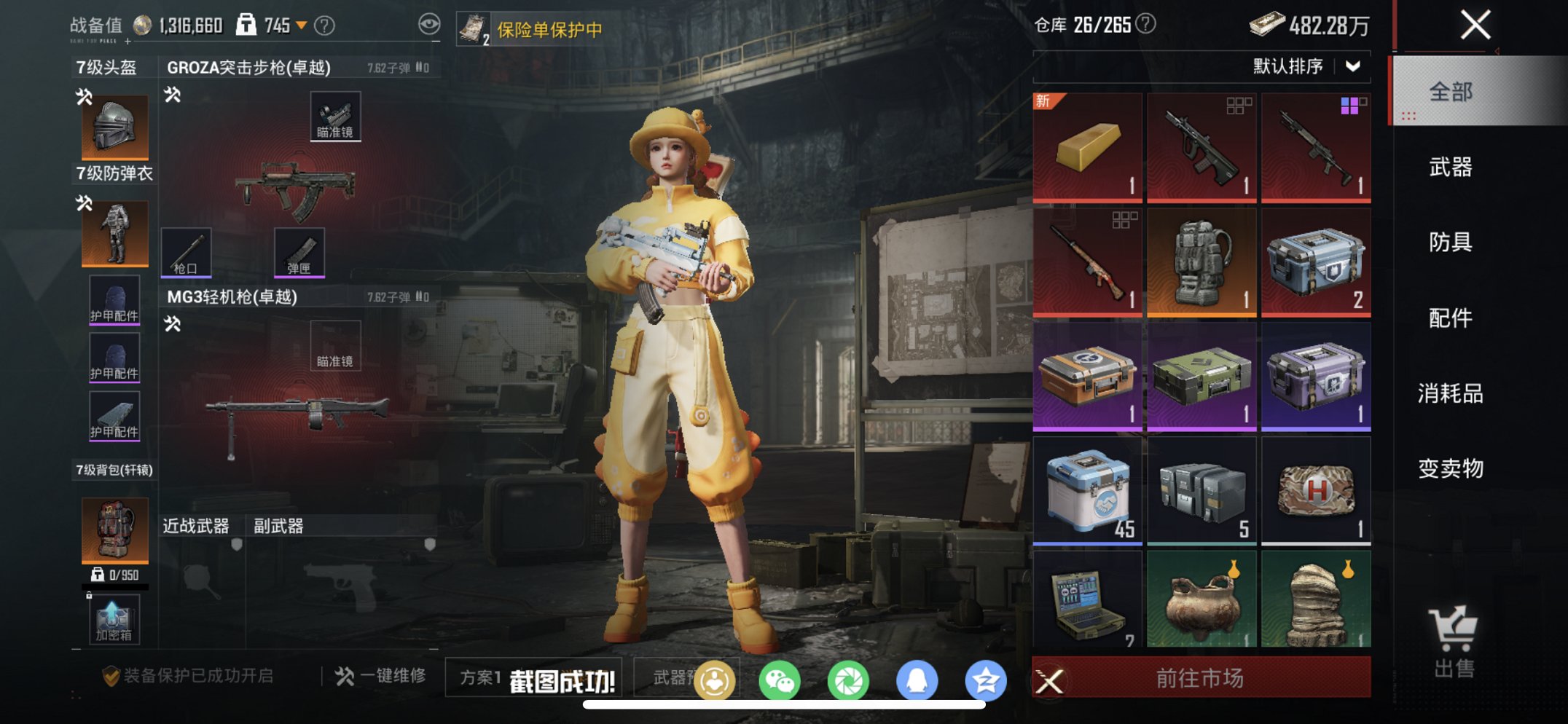The height and width of the screenshot is (724, 1568).
Task: Toggle the eye icon to hide the interface
Action: [431, 24]
